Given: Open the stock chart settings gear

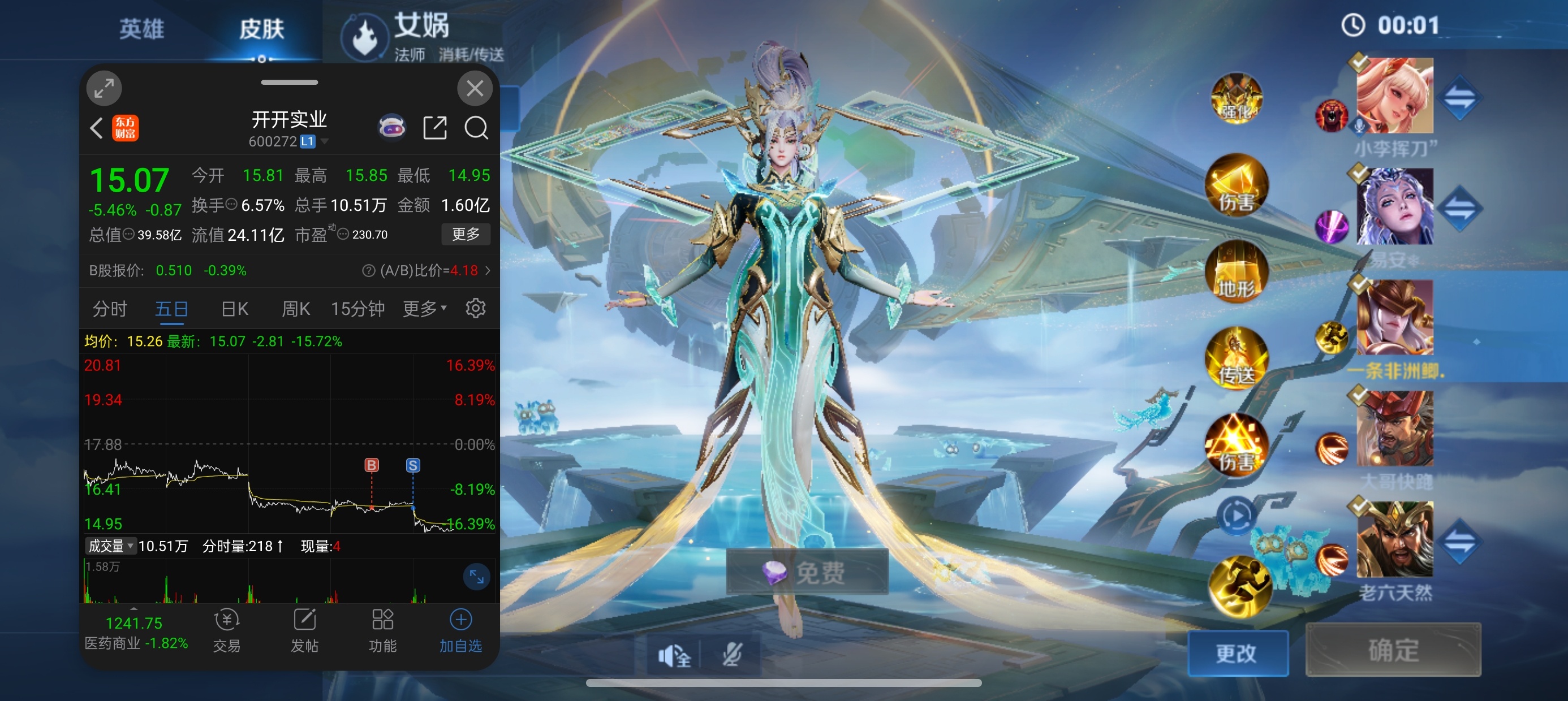Looking at the screenshot, I should (475, 309).
